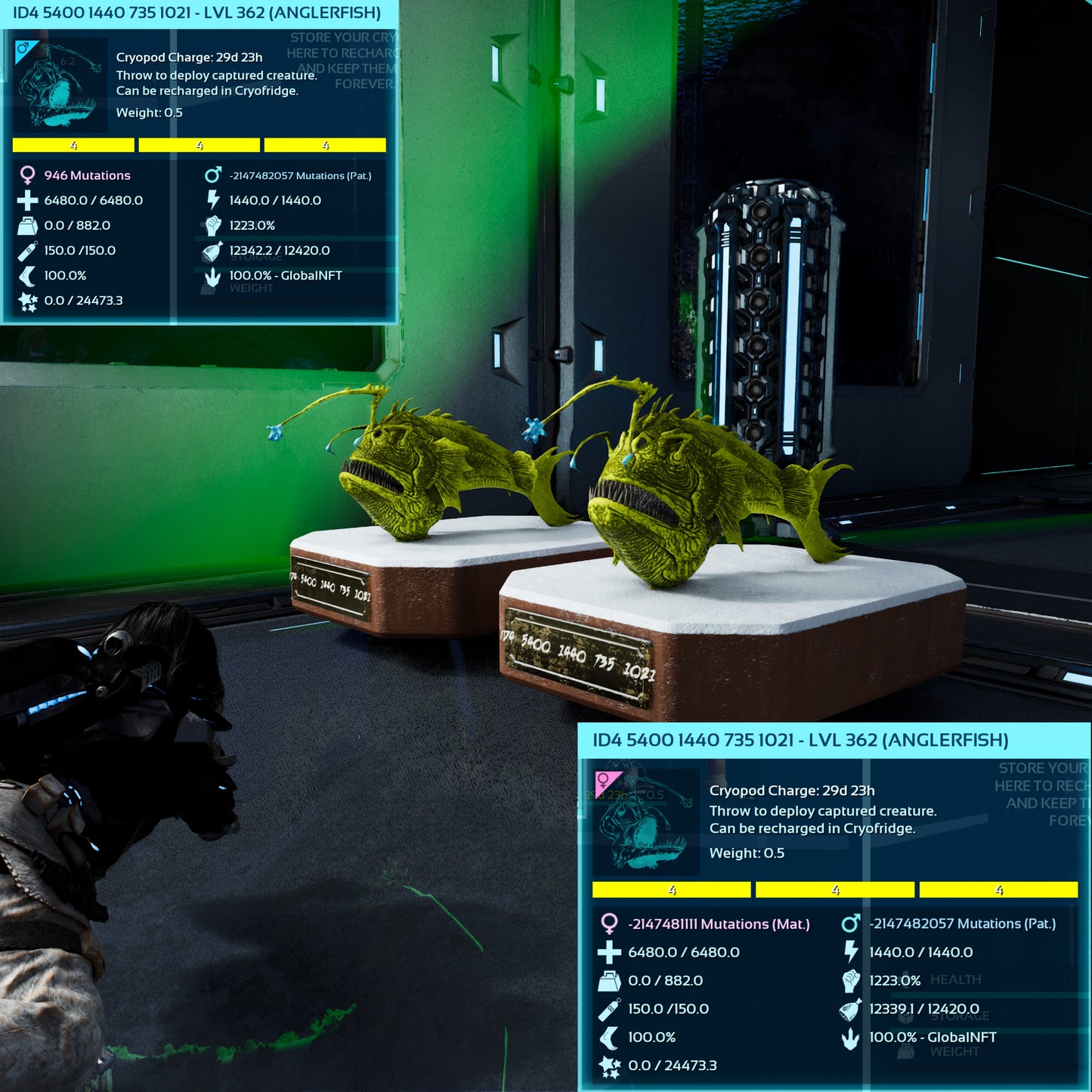Select the male anglerfish cryopod thumbnail
The image size is (1092, 1092).
tap(60, 85)
